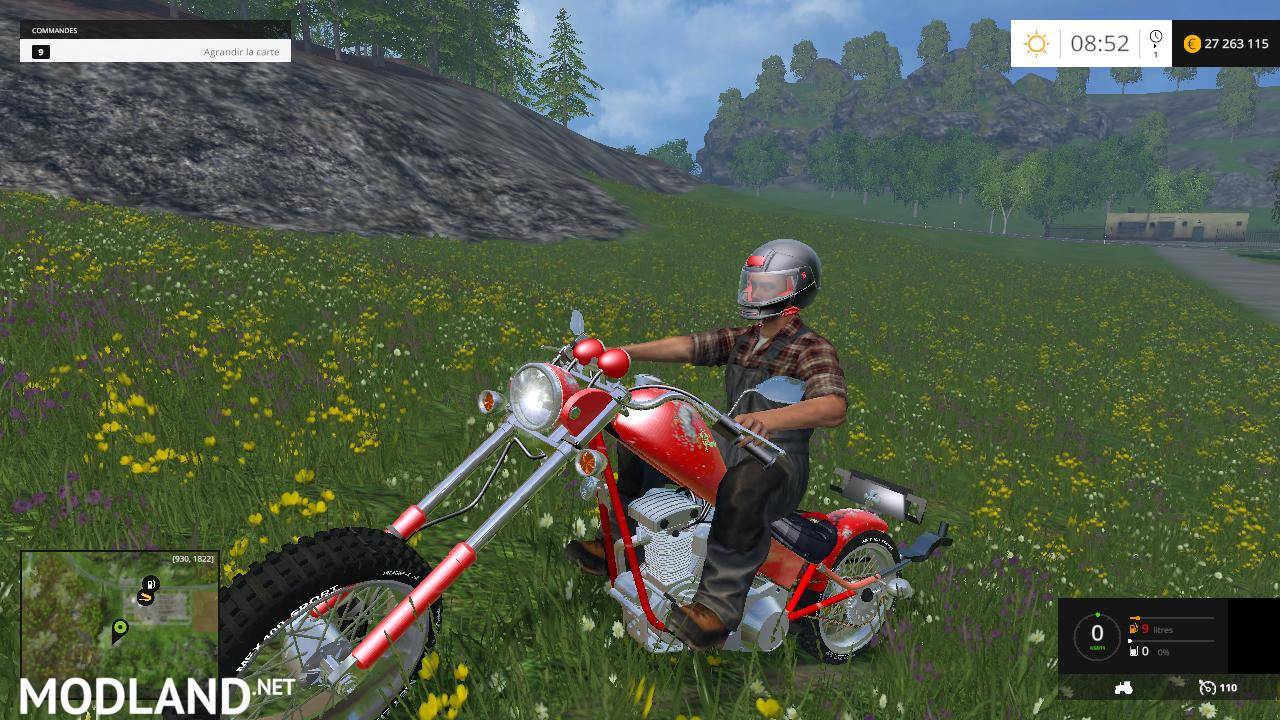Image resolution: width=1280 pixels, height=720 pixels.
Task: Select the fuel station marker on the minimap
Action: [150, 583]
